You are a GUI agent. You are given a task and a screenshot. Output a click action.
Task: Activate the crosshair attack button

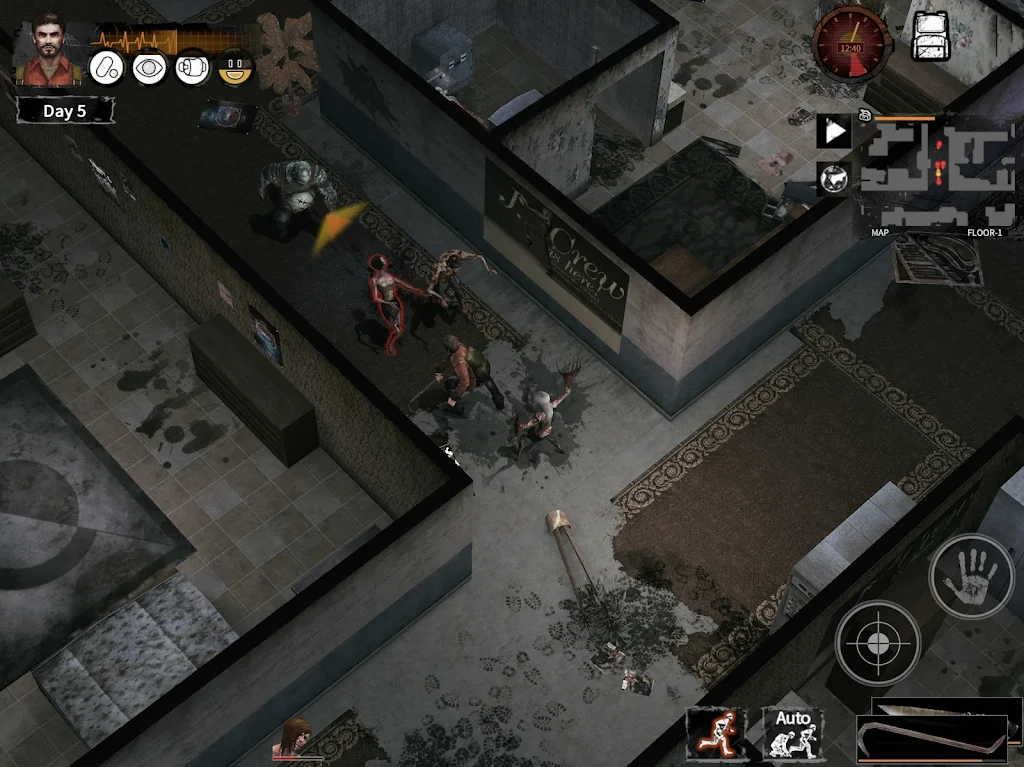877,643
